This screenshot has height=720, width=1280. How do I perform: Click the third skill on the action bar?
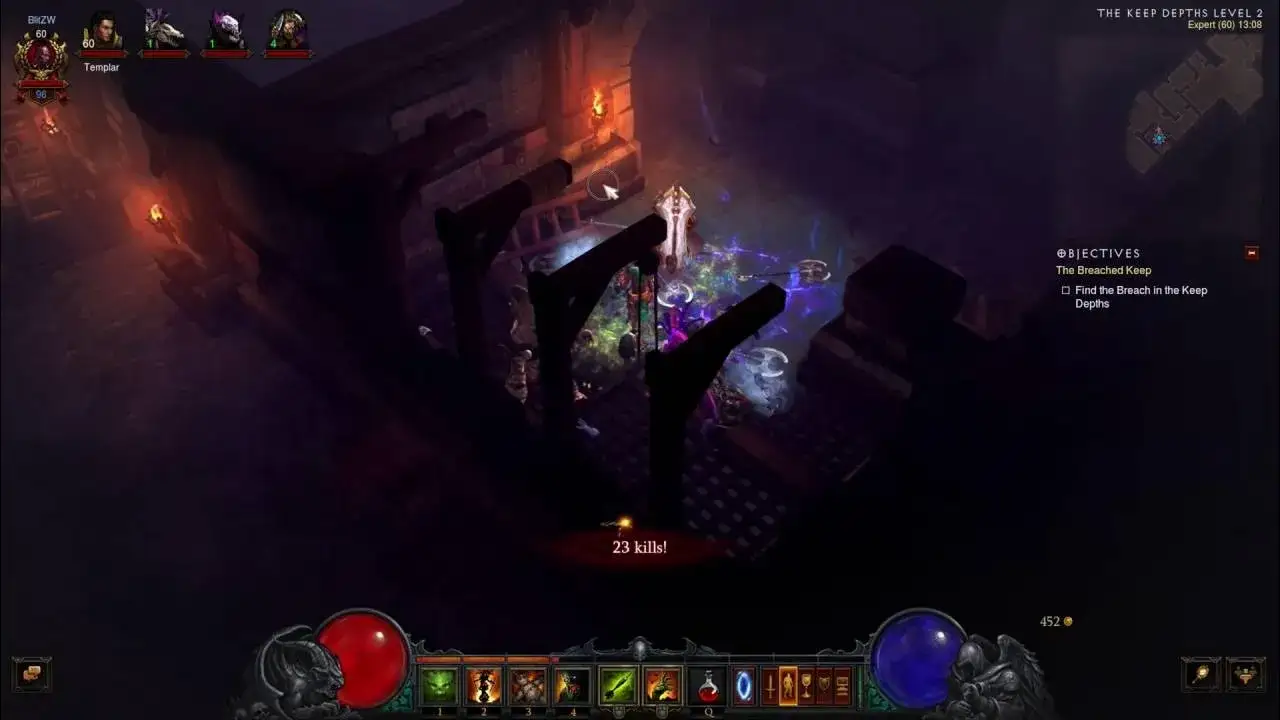pyautogui.click(x=528, y=685)
